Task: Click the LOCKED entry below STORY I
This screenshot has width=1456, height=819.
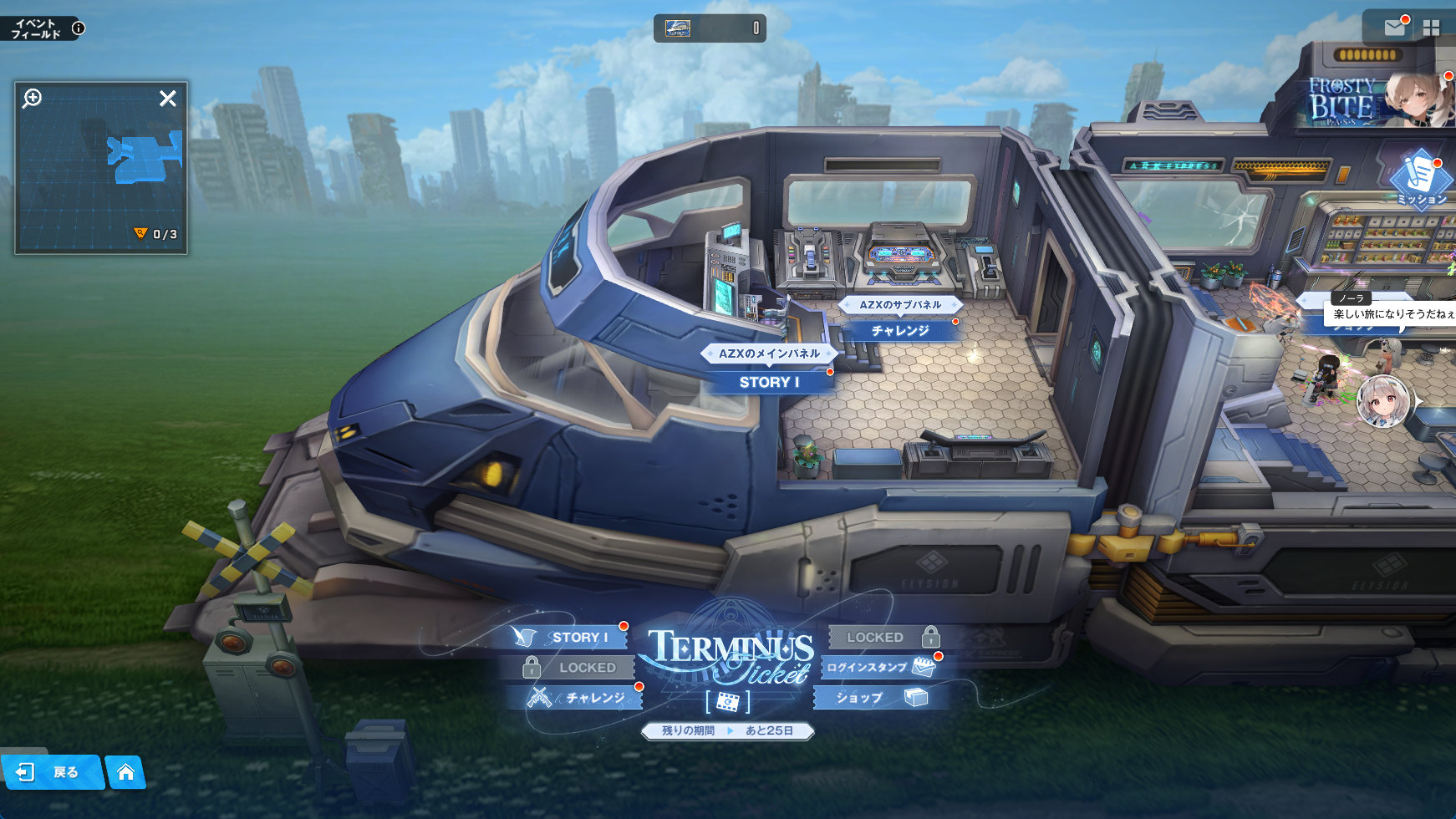Action: (x=575, y=668)
